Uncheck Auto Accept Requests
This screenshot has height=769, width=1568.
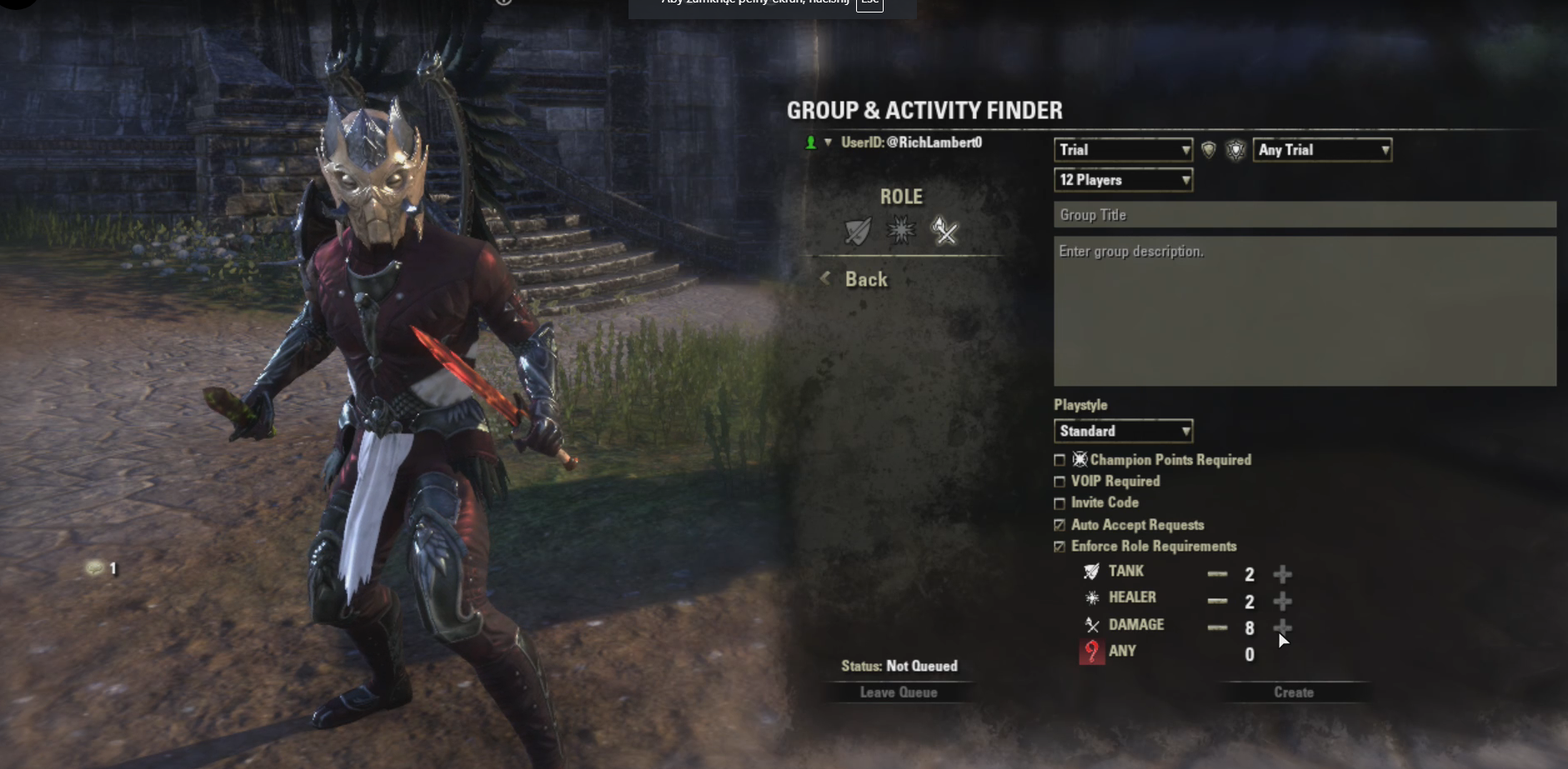coord(1060,525)
